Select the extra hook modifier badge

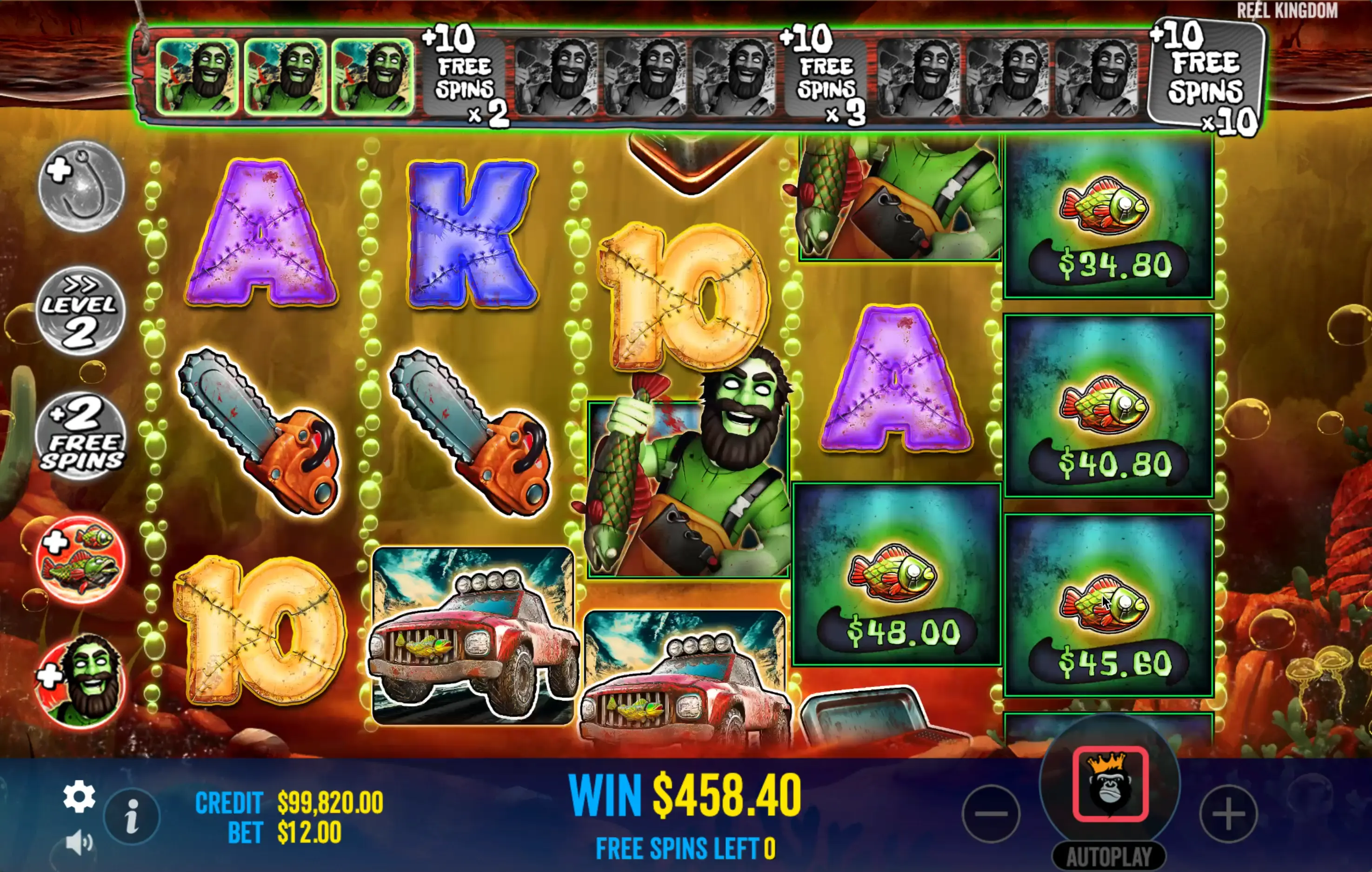(81, 186)
